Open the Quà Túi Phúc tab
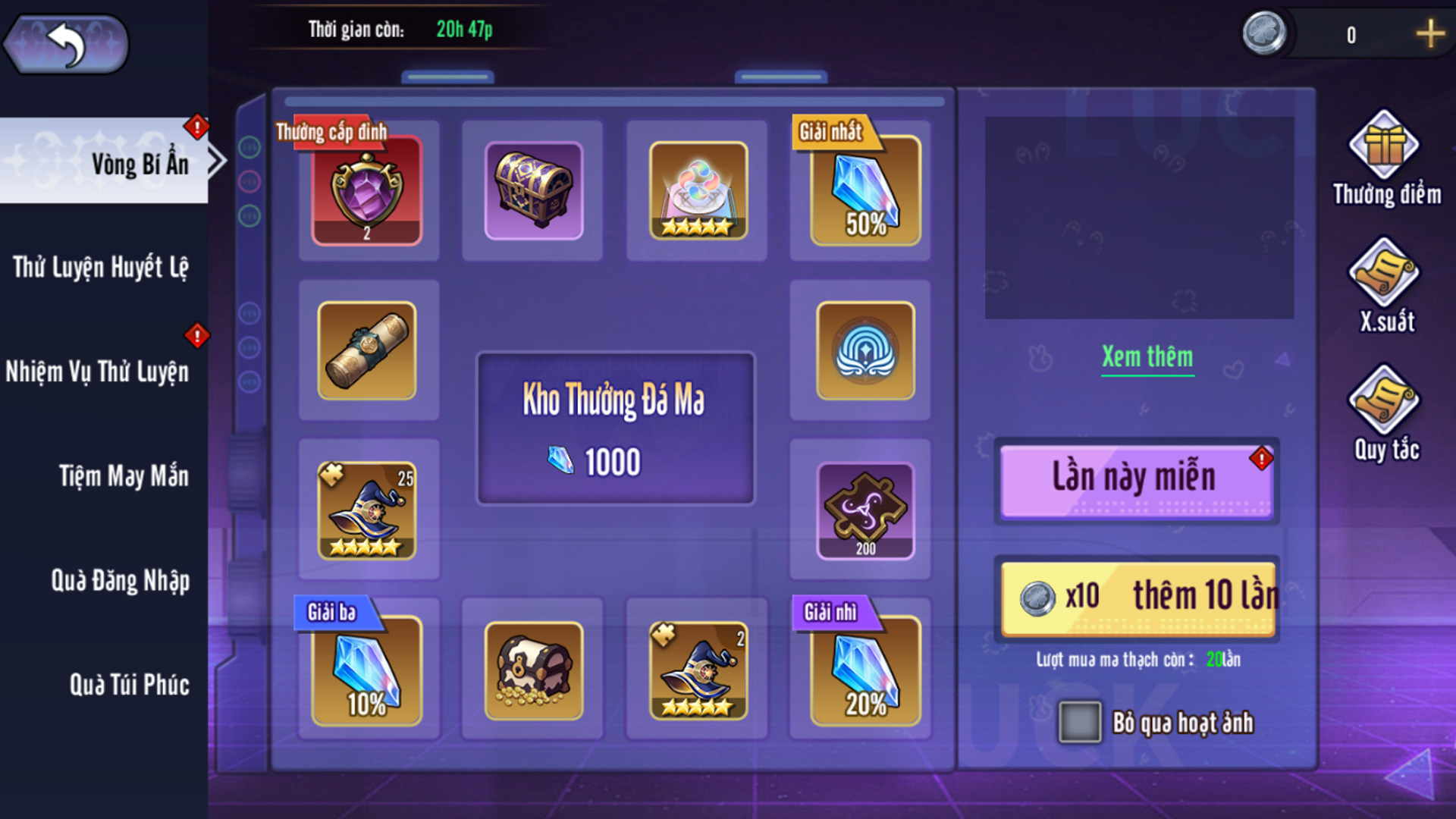Screen dimensions: 1456x819 coord(129,685)
